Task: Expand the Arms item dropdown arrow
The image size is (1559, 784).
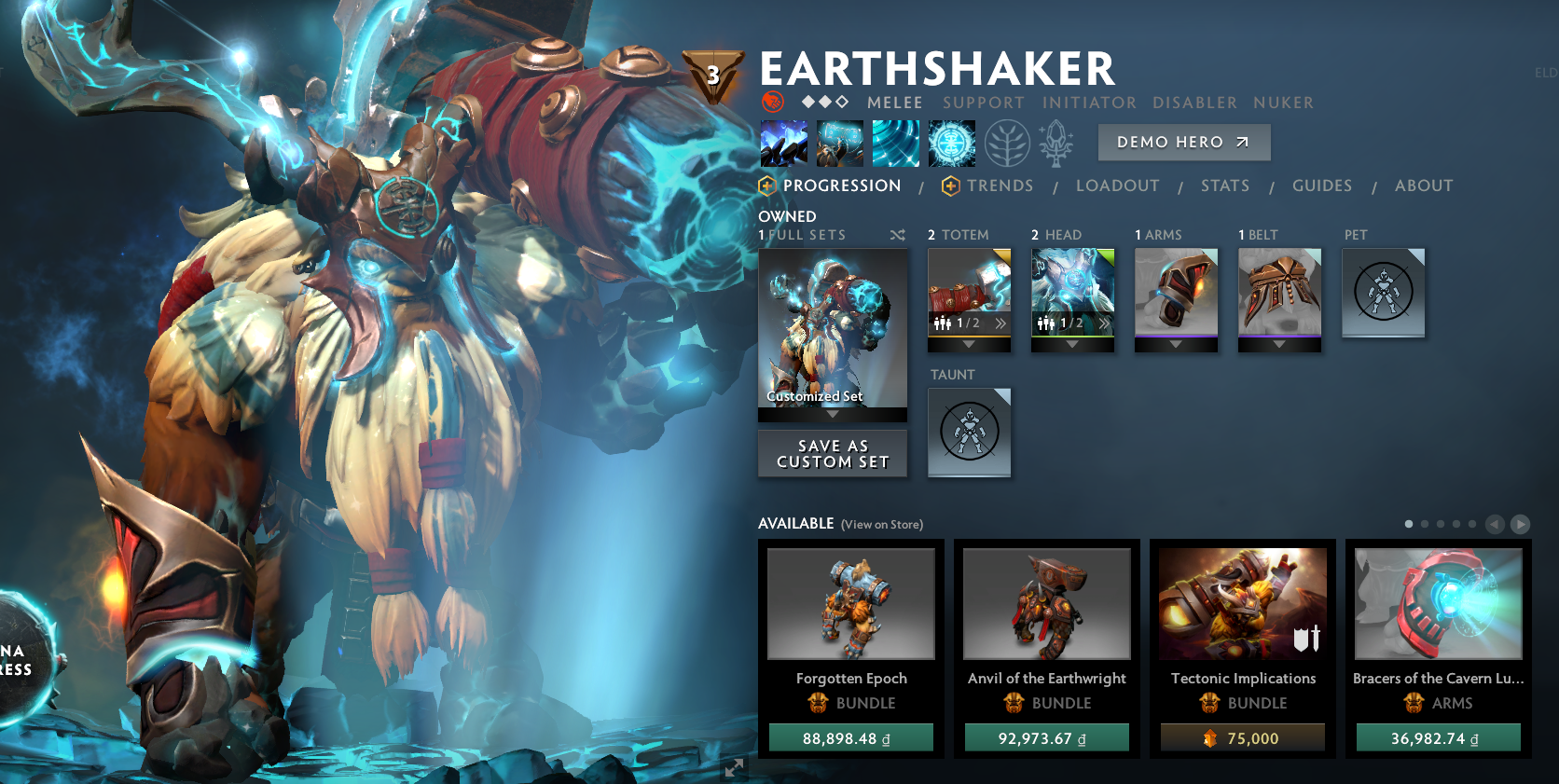Action: 1176,343
